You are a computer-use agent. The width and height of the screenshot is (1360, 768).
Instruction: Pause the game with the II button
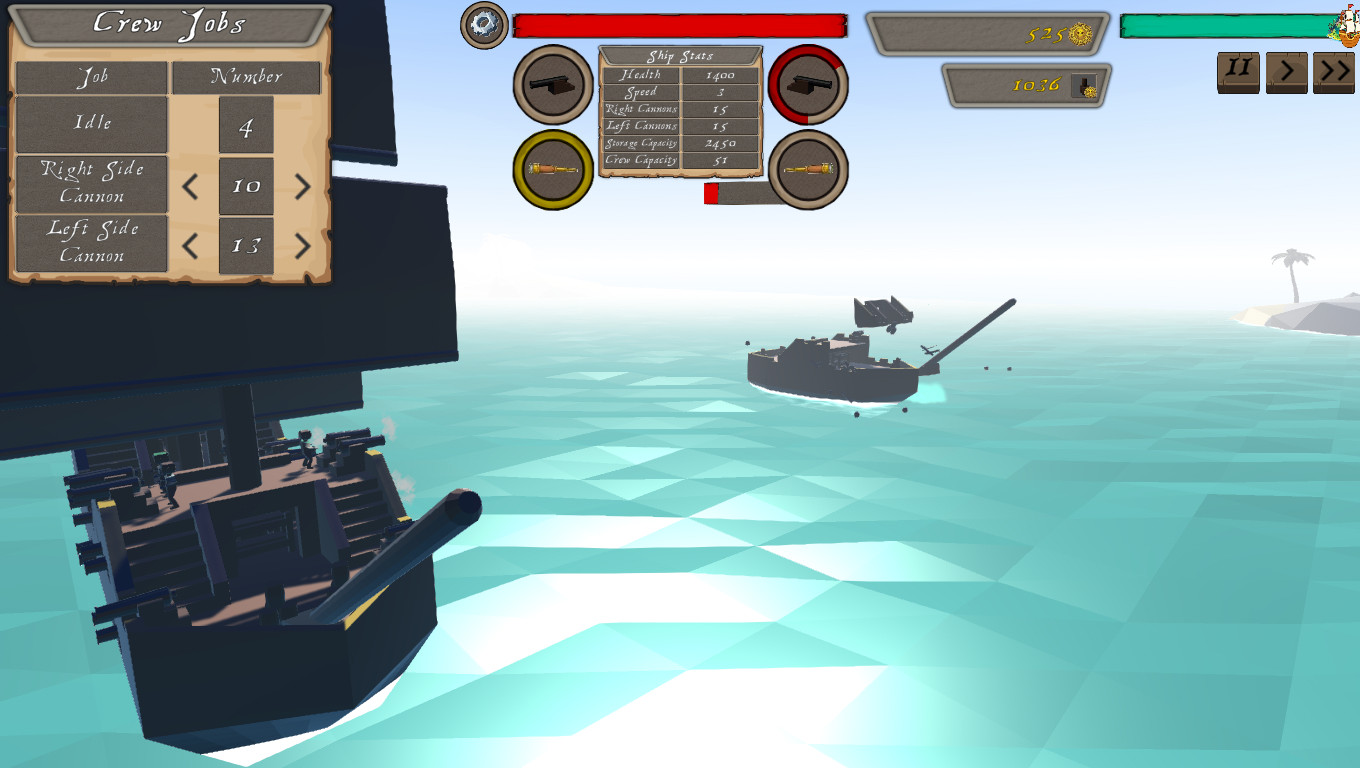[1237, 70]
